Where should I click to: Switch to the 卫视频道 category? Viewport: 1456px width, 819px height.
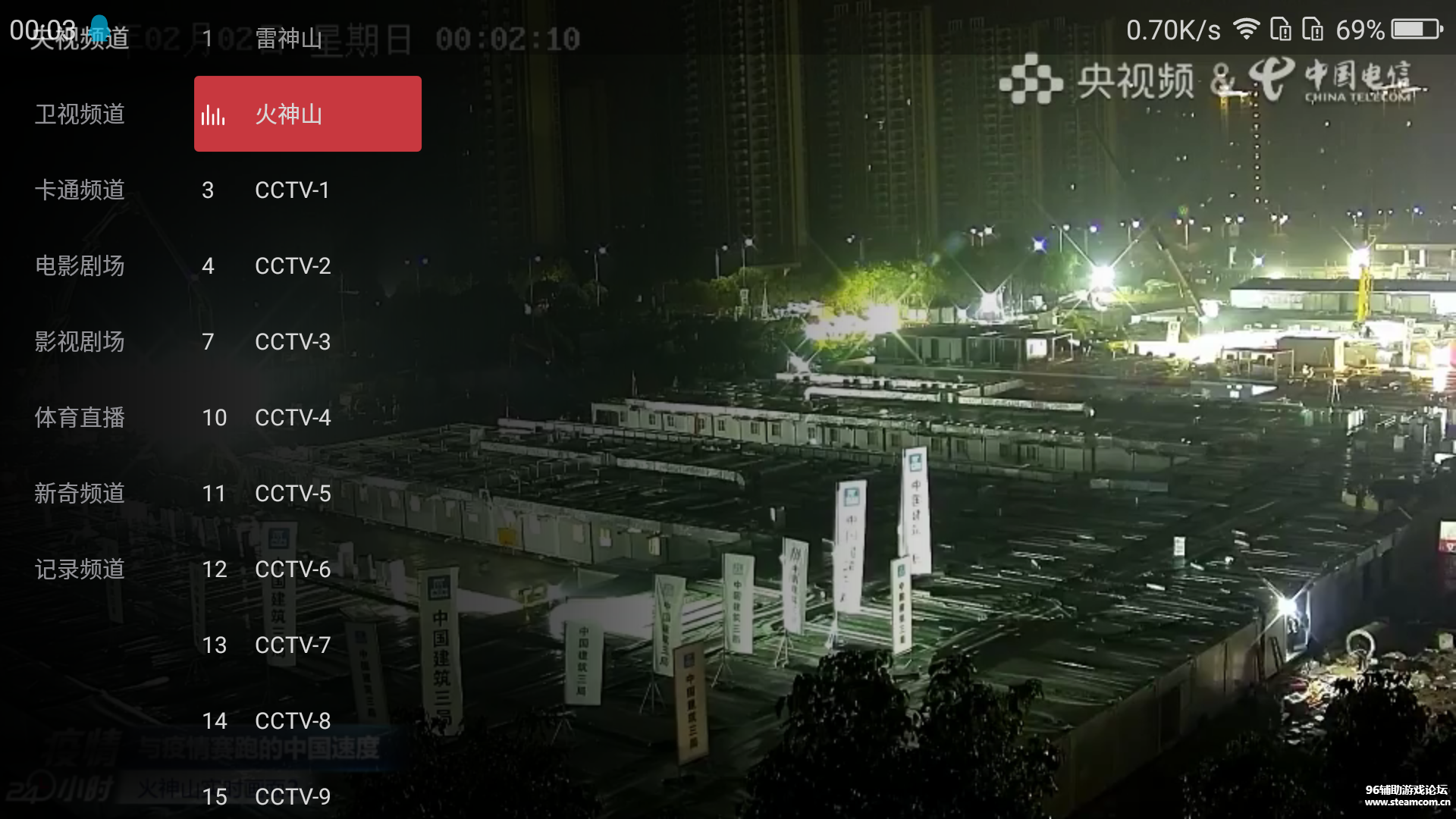click(x=78, y=114)
